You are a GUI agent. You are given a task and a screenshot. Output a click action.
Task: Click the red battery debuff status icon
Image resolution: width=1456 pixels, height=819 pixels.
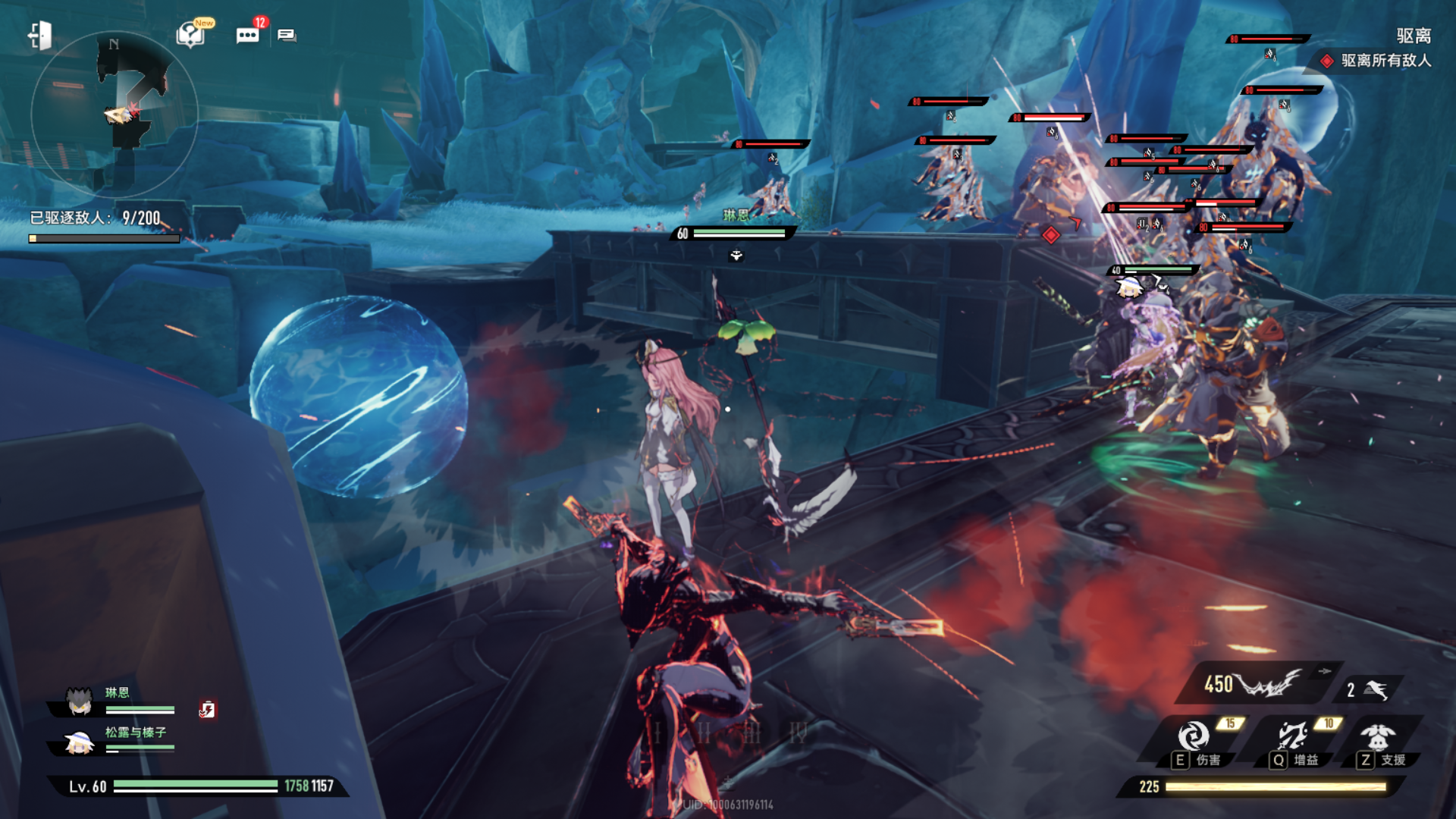click(x=207, y=709)
